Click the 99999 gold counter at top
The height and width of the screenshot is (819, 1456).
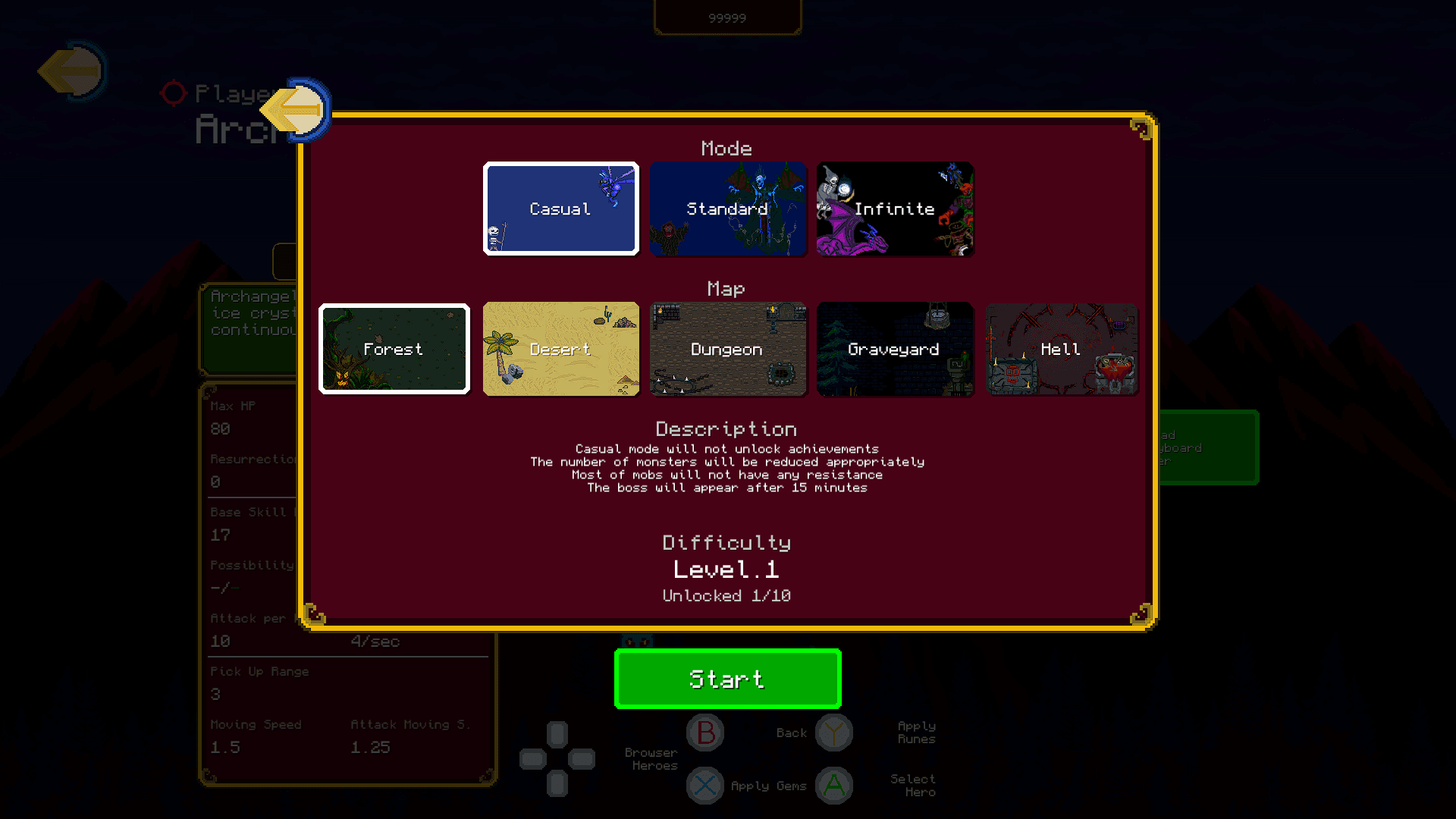tap(727, 17)
